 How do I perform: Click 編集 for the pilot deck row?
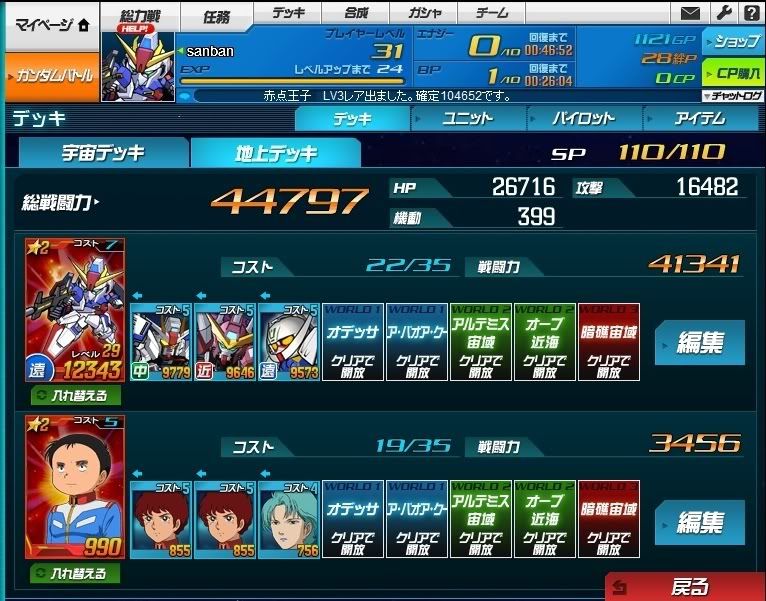tap(700, 522)
